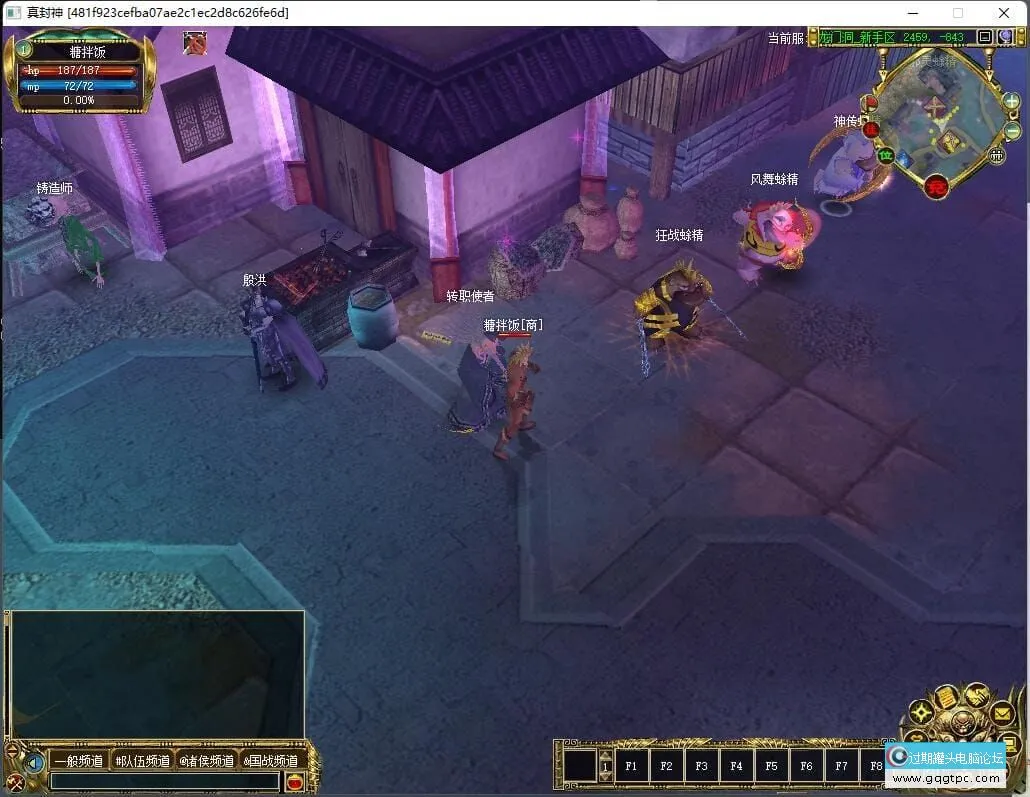Minimize the minimap location bar
Screen dimensions: 1030x797
(985, 38)
